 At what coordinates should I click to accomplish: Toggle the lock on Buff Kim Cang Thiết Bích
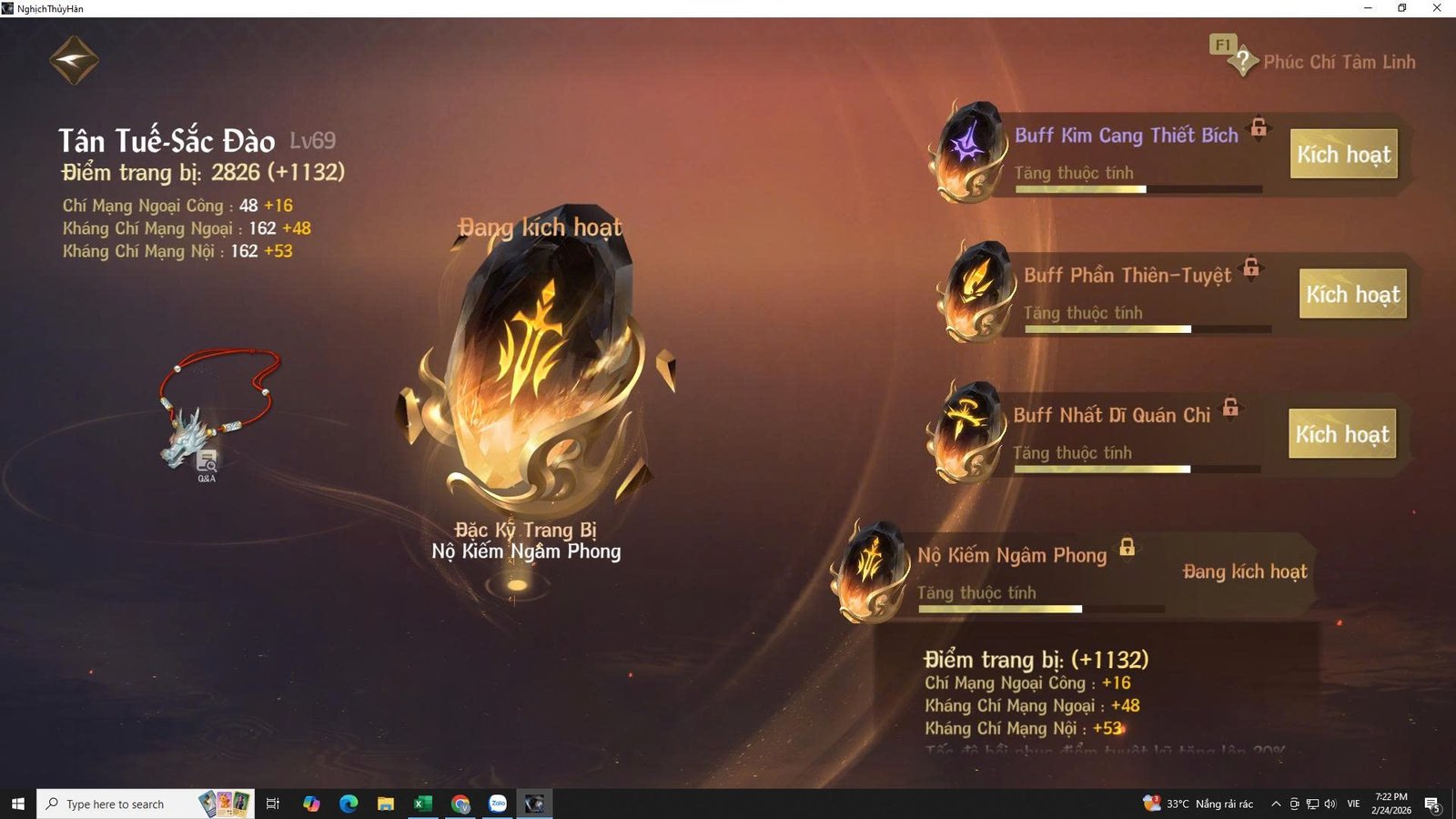(1259, 129)
